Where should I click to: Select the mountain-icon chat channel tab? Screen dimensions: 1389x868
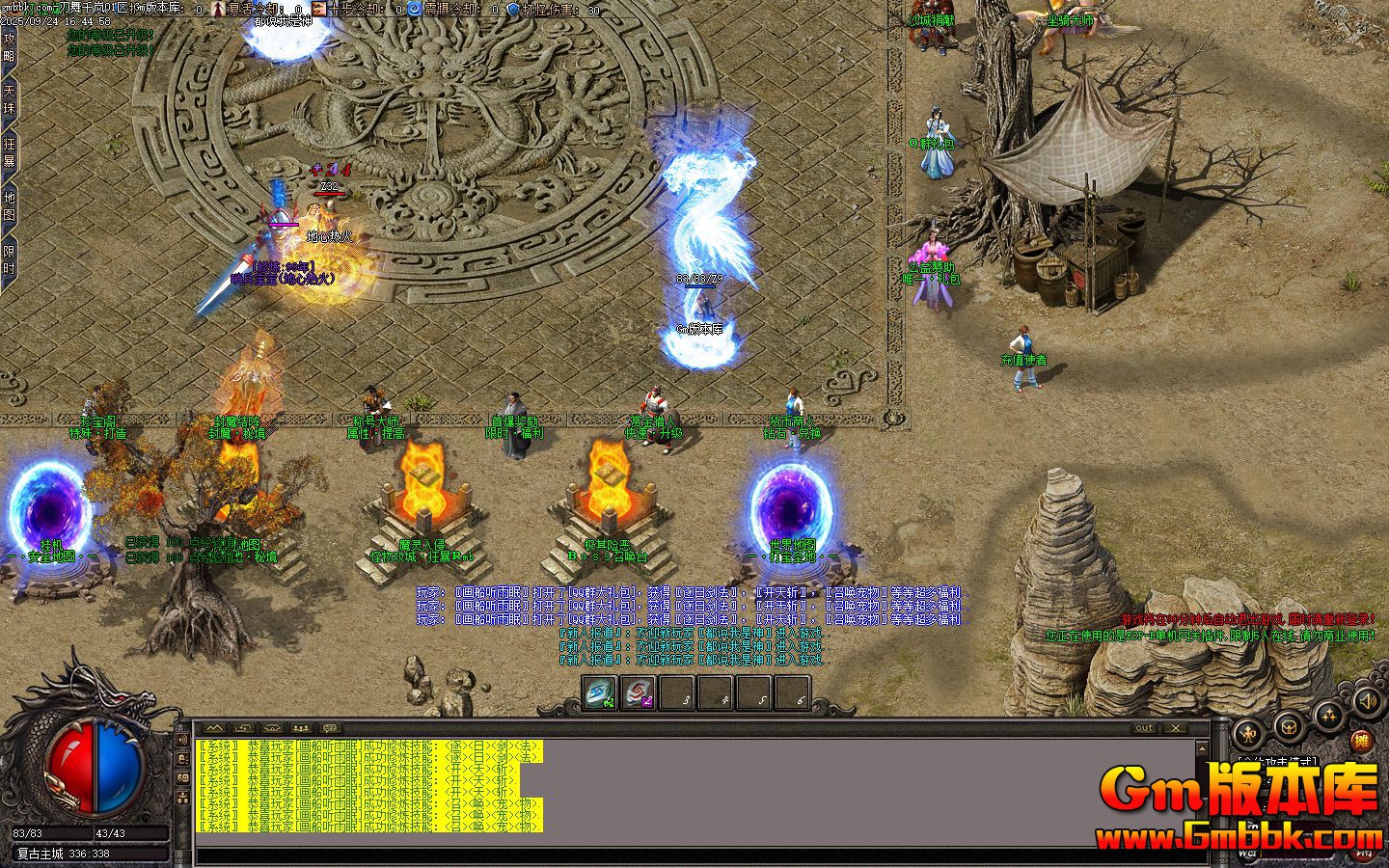[213, 728]
